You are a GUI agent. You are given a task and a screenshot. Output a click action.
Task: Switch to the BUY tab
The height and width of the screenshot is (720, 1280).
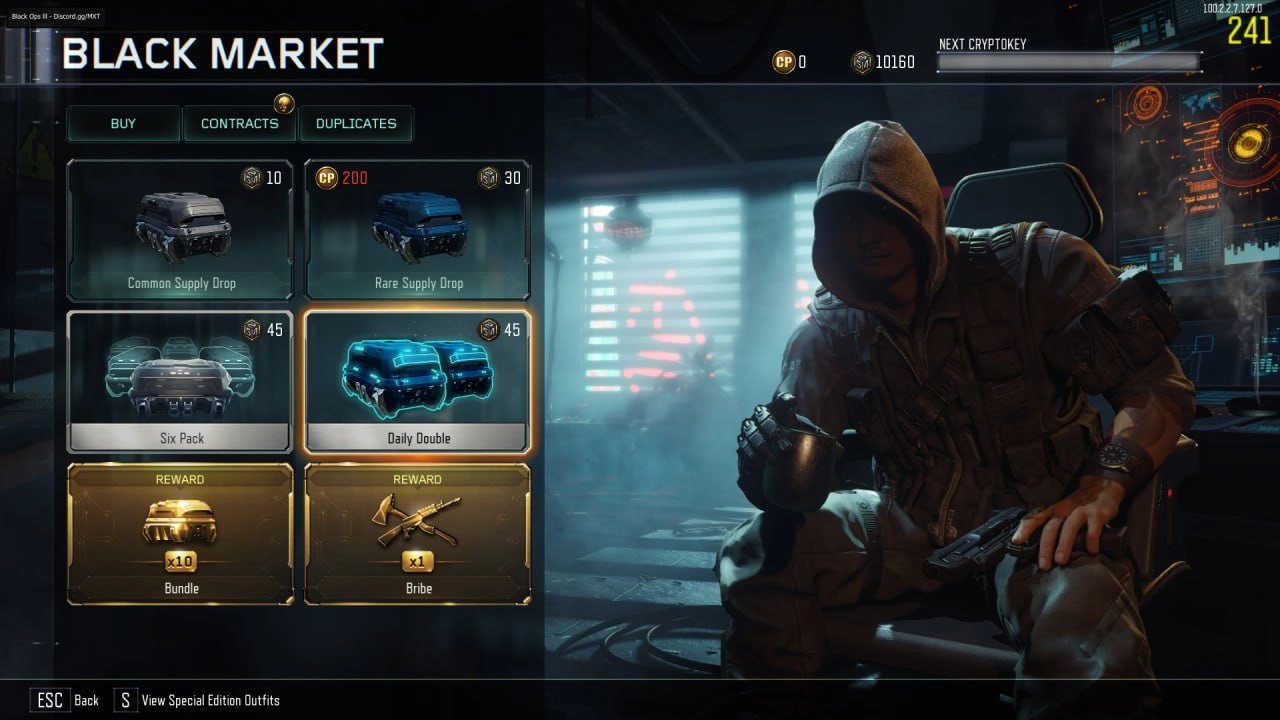click(x=123, y=123)
